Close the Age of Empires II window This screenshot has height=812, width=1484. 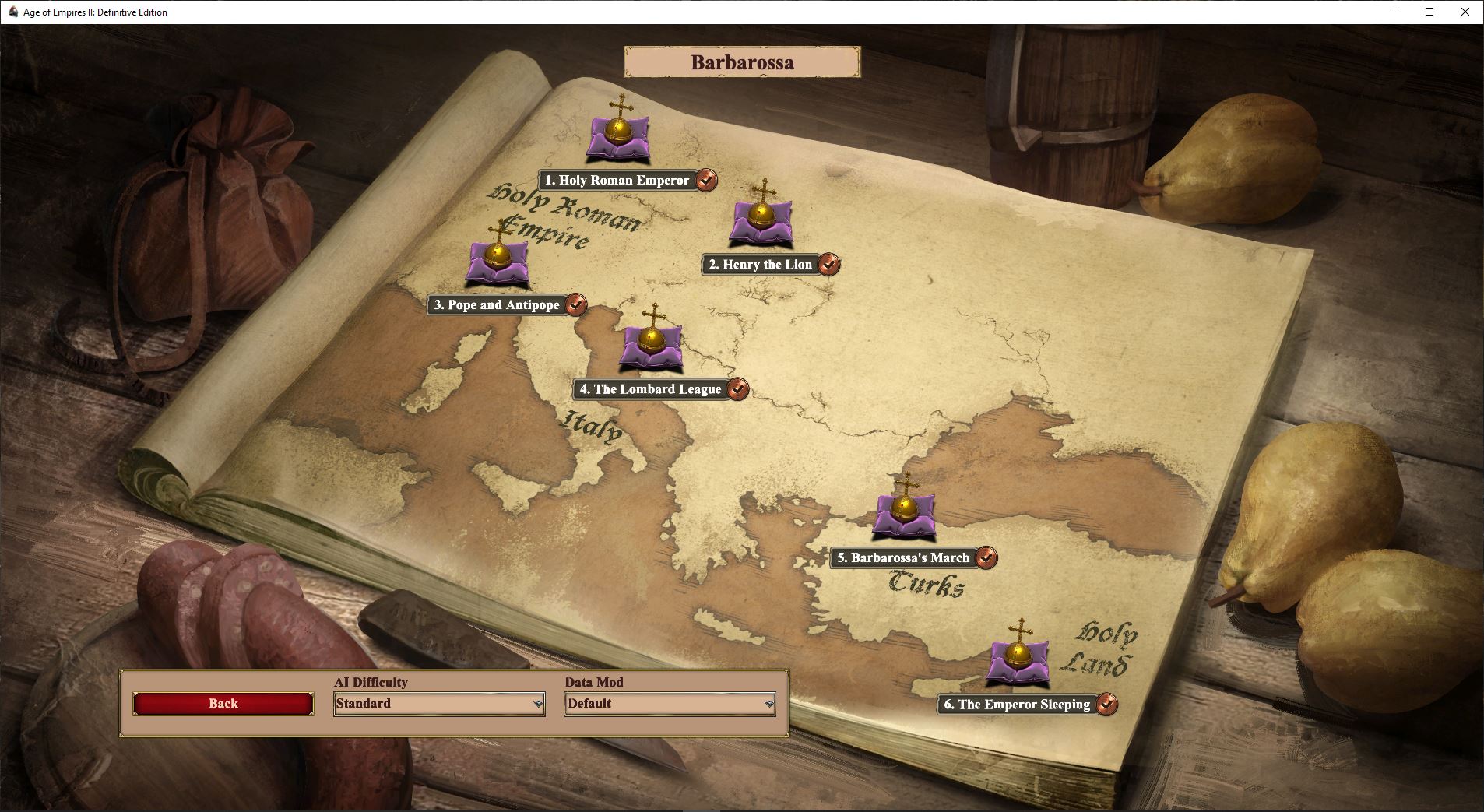(x=1465, y=12)
